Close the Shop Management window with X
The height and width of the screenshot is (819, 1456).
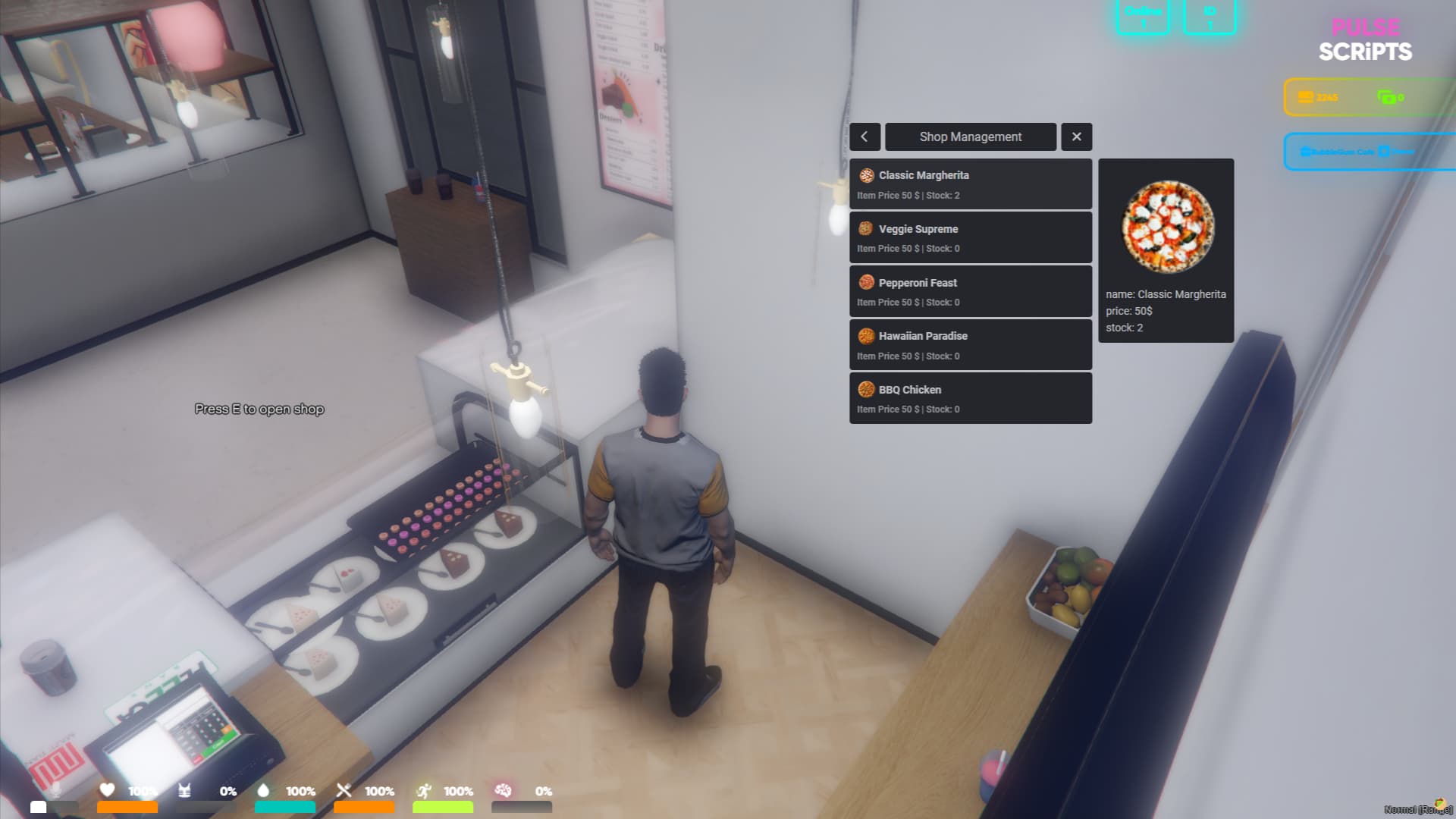coord(1076,136)
